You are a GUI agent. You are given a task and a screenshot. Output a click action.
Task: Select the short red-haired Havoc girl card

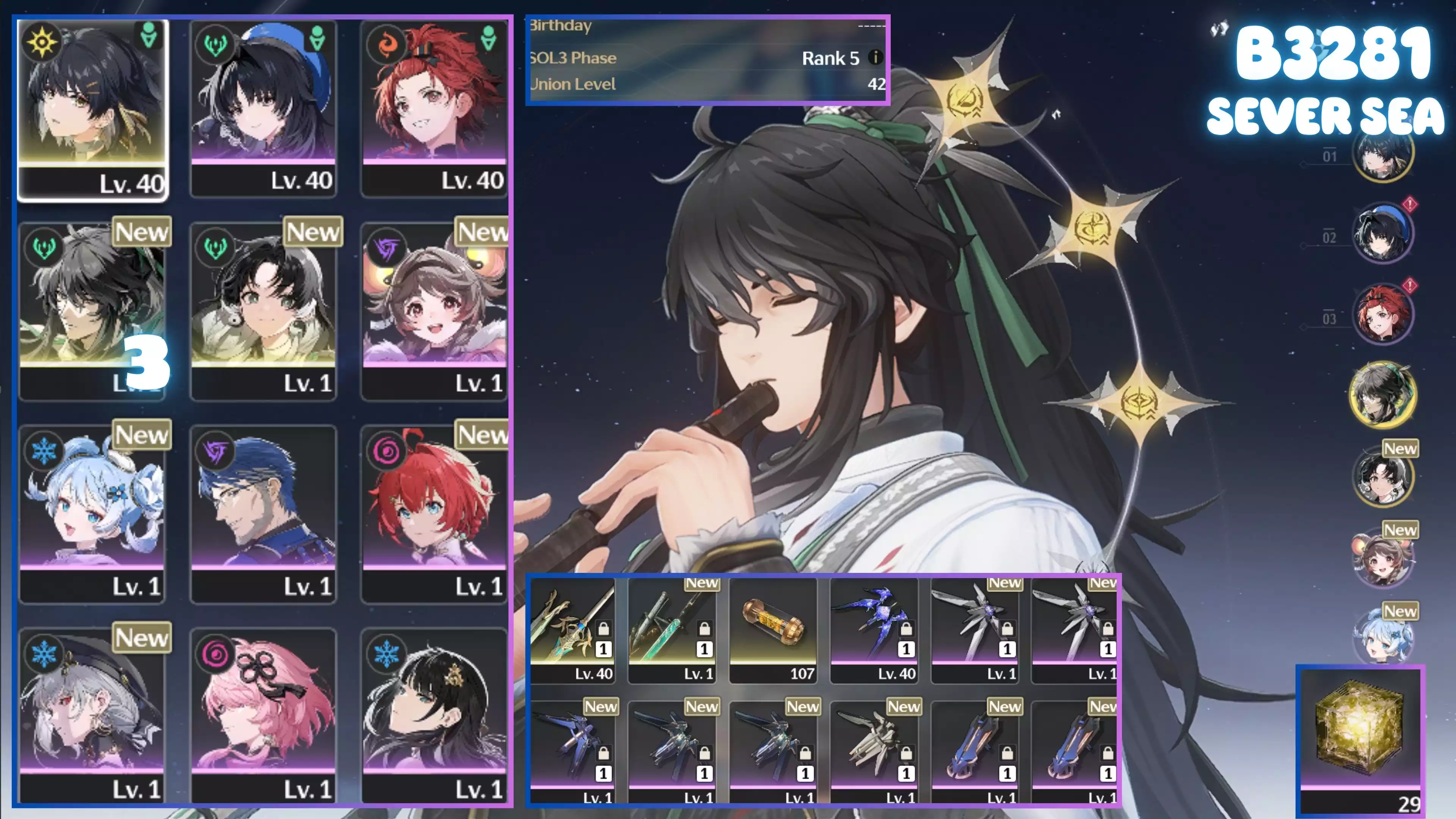pos(434,513)
